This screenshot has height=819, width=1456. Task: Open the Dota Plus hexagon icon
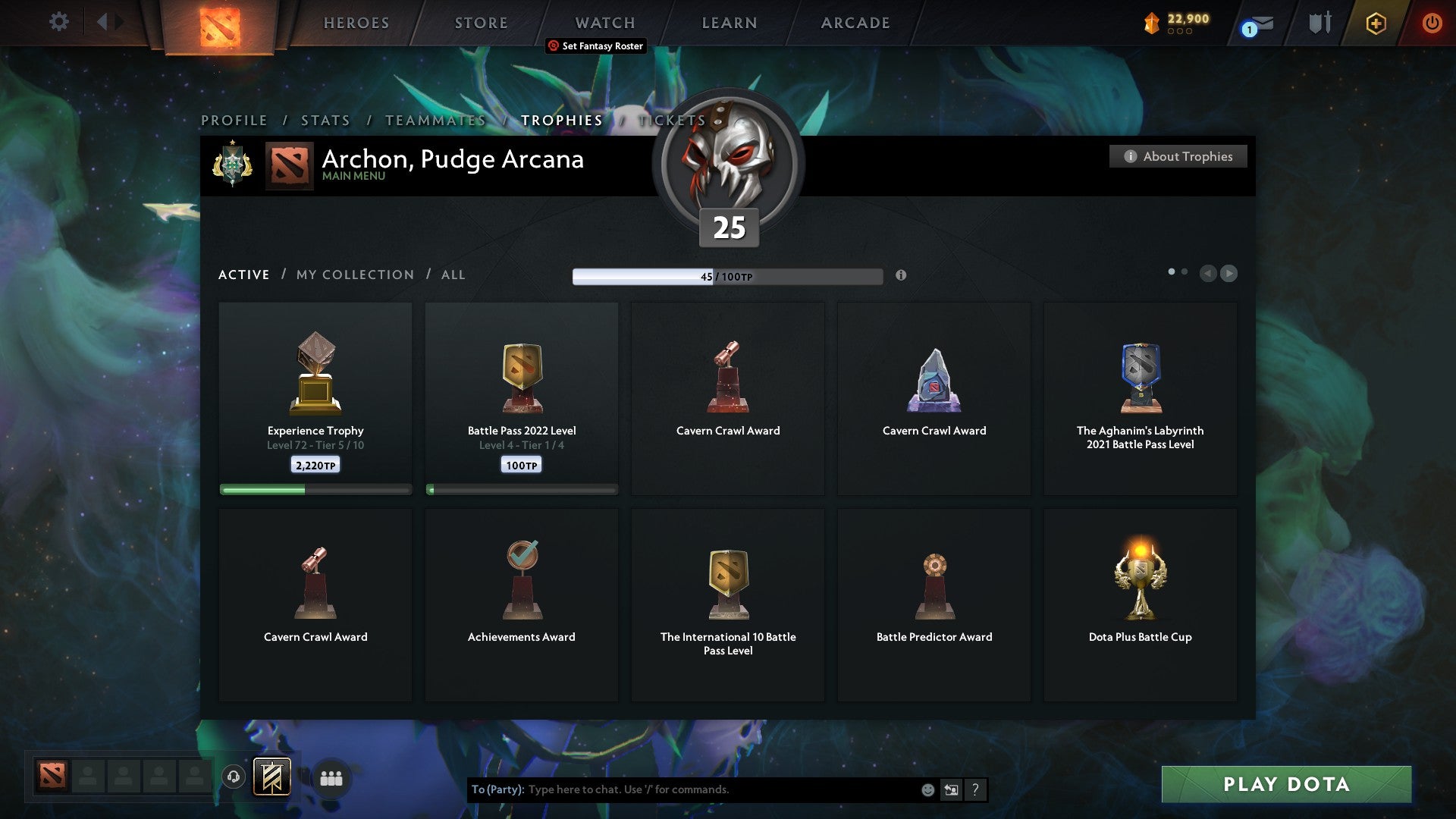pyautogui.click(x=1375, y=24)
